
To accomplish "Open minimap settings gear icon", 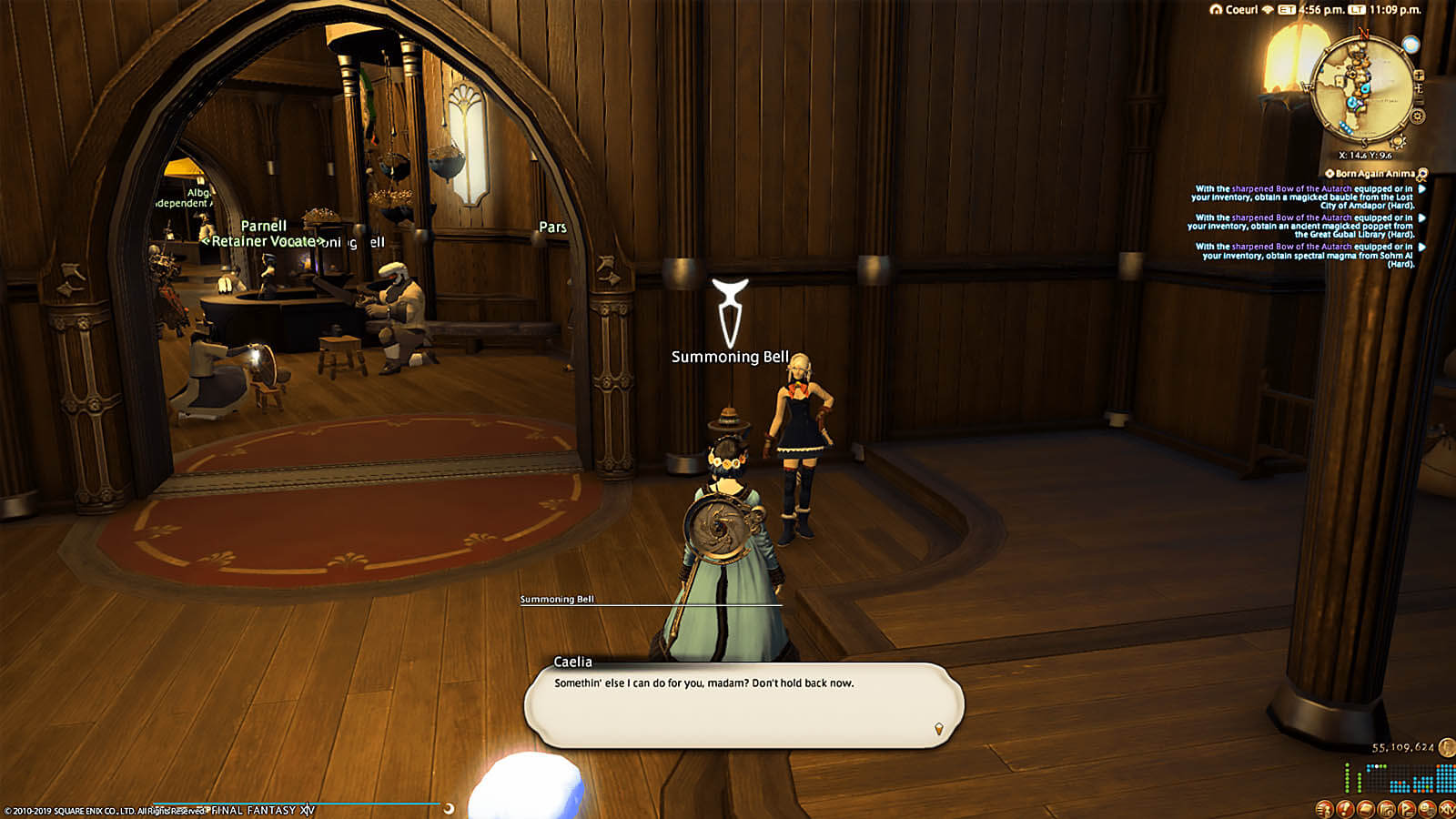I will [1418, 116].
